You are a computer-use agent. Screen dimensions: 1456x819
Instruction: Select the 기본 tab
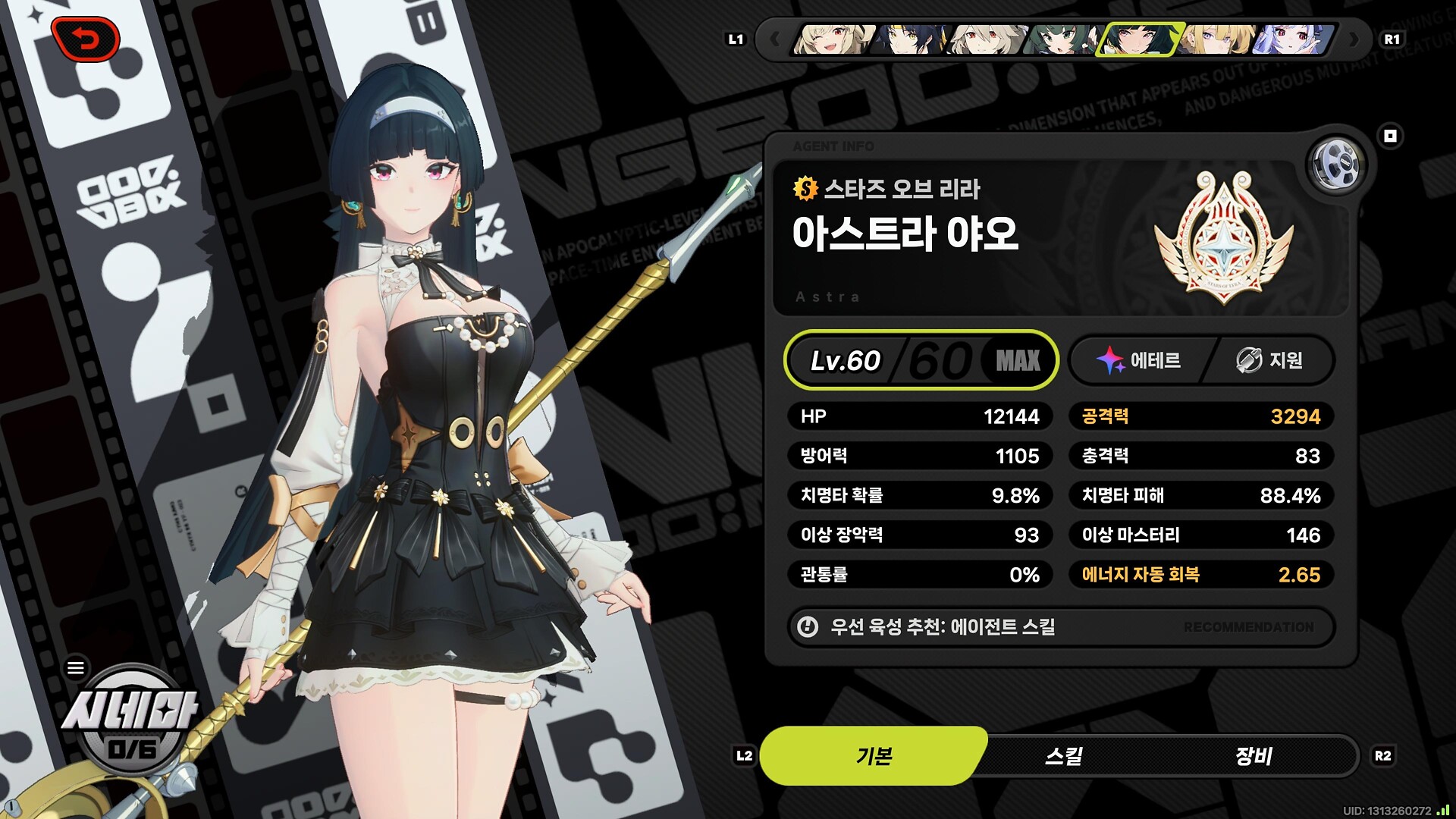874,756
